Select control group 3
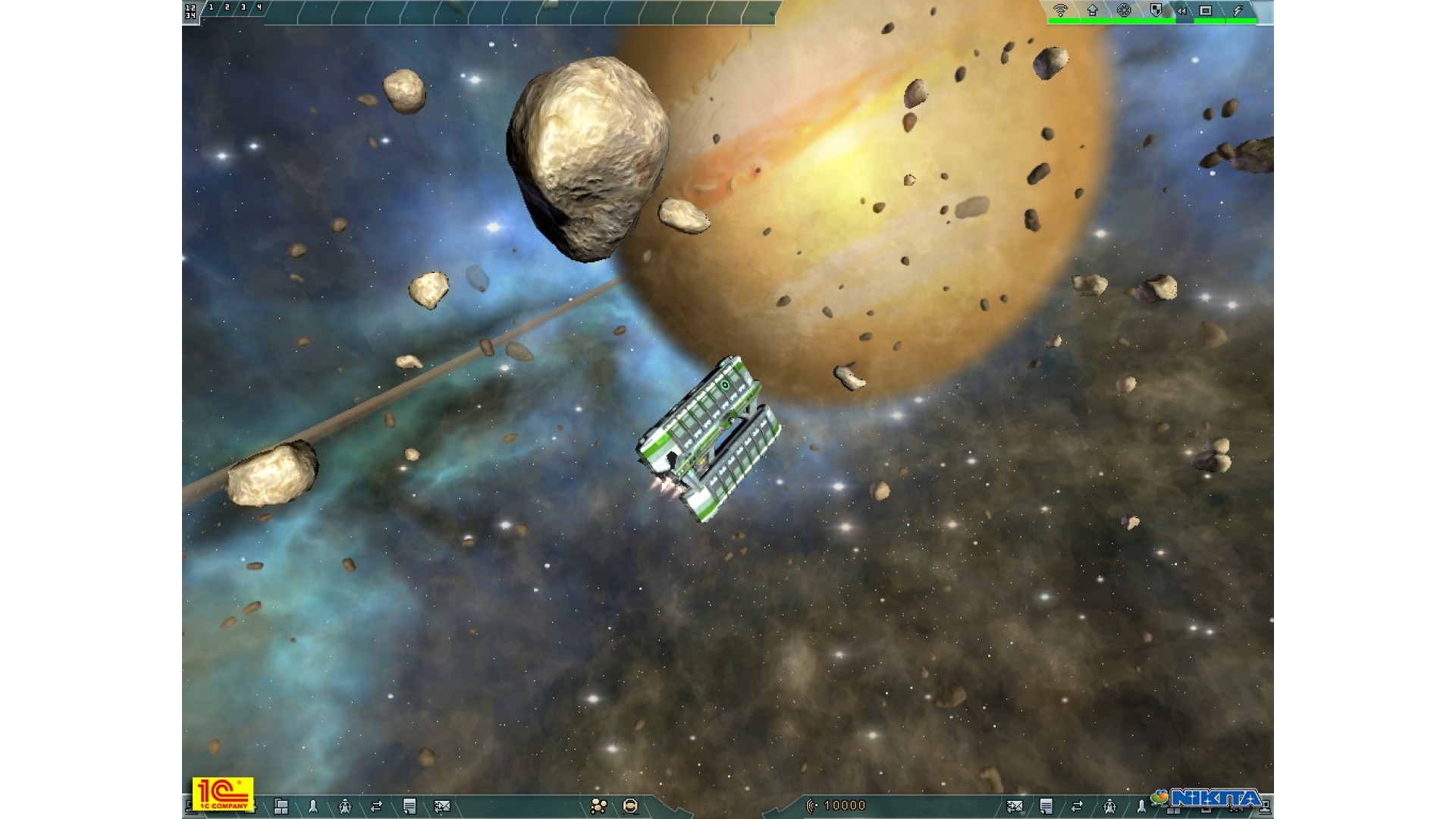Image resolution: width=1456 pixels, height=819 pixels. click(243, 8)
